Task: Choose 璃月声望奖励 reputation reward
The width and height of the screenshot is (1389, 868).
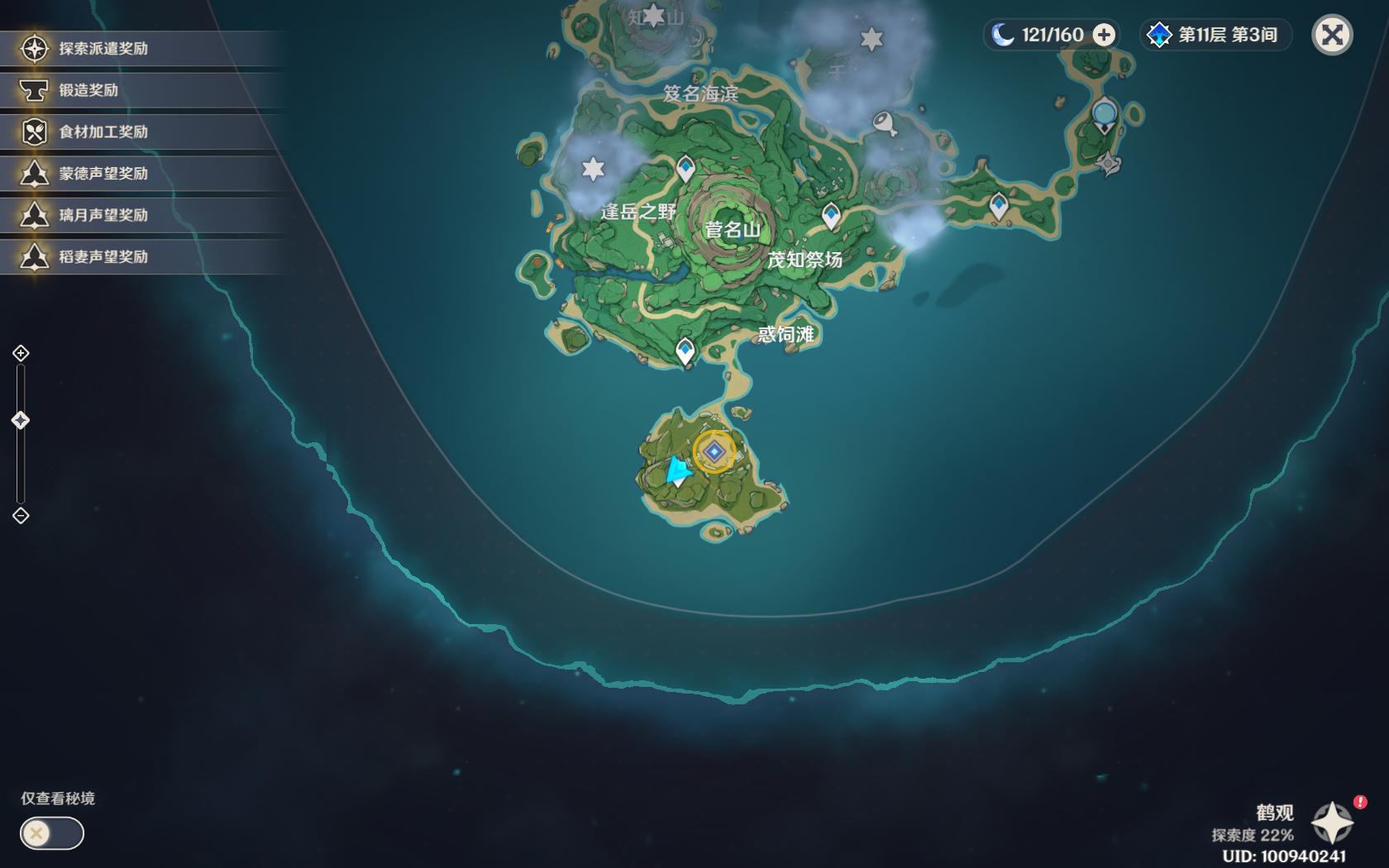Action: pyautogui.click(x=103, y=215)
